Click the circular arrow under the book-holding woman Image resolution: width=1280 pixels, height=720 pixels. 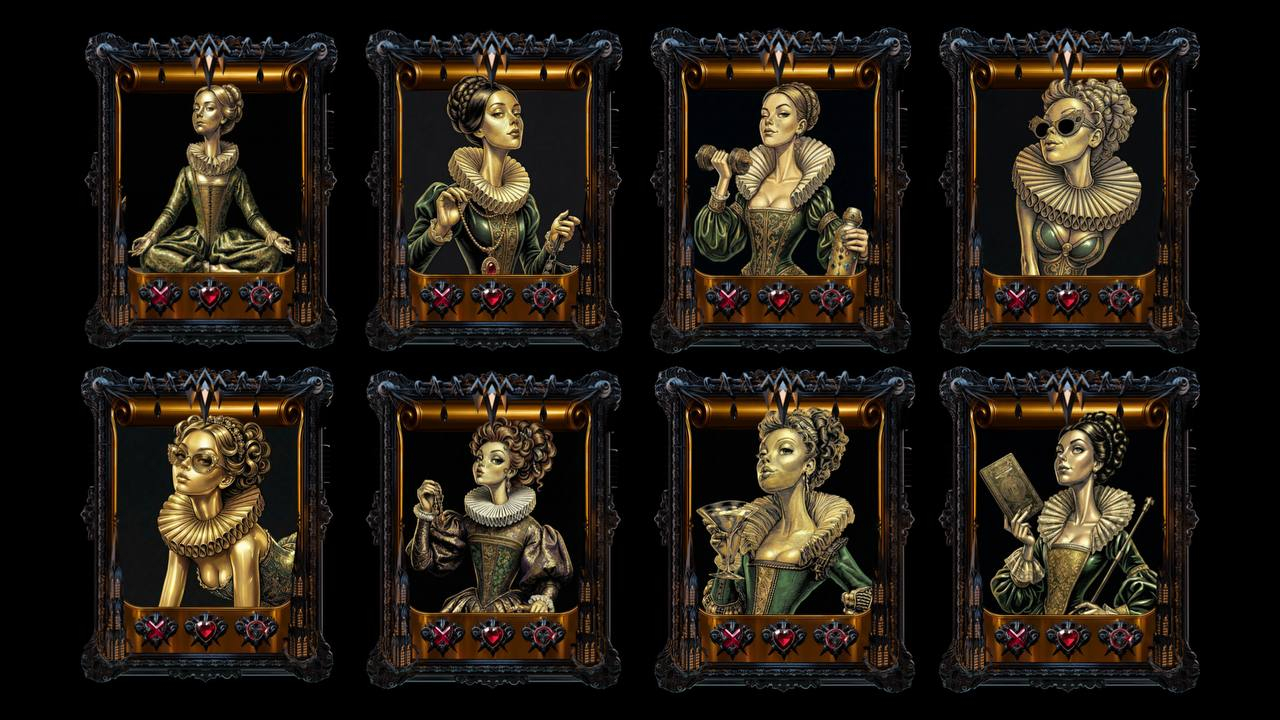[x=1120, y=636]
